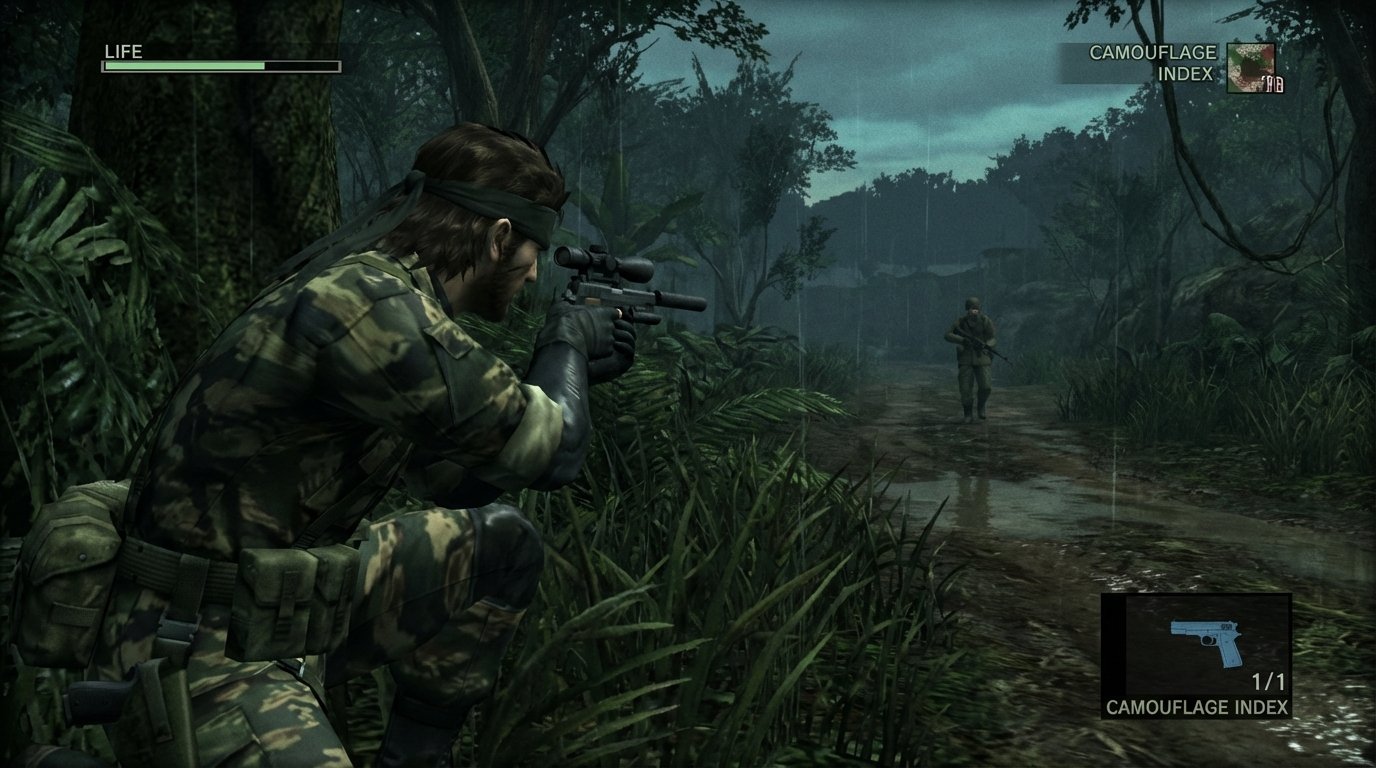This screenshot has width=1376, height=768.
Task: Toggle the CAMOUFLAGE INDEX display top-right
Action: point(1150,62)
